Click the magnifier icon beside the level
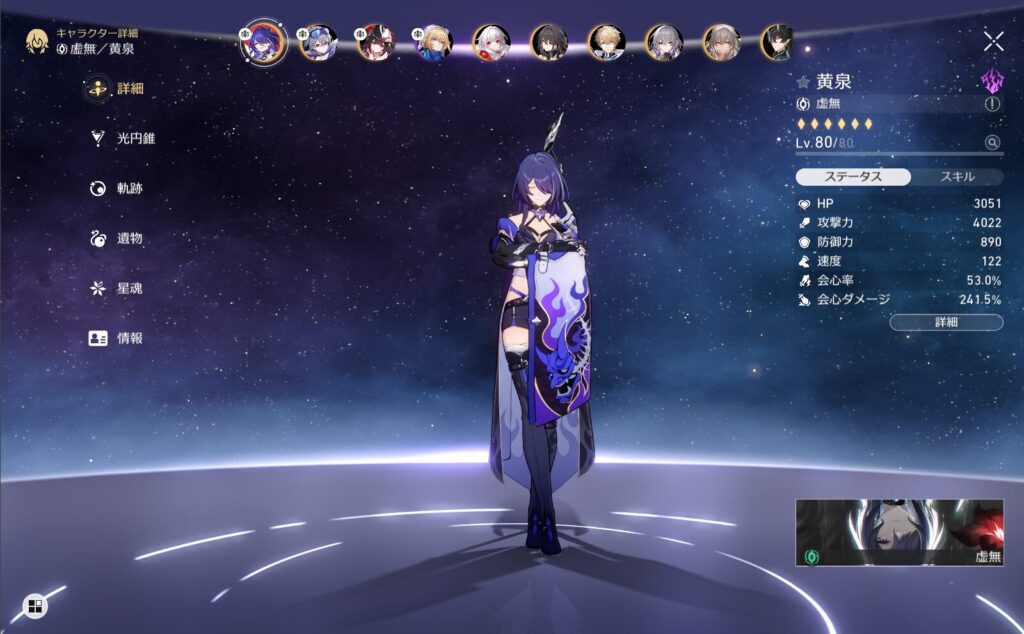The height and width of the screenshot is (634, 1024). (x=992, y=143)
